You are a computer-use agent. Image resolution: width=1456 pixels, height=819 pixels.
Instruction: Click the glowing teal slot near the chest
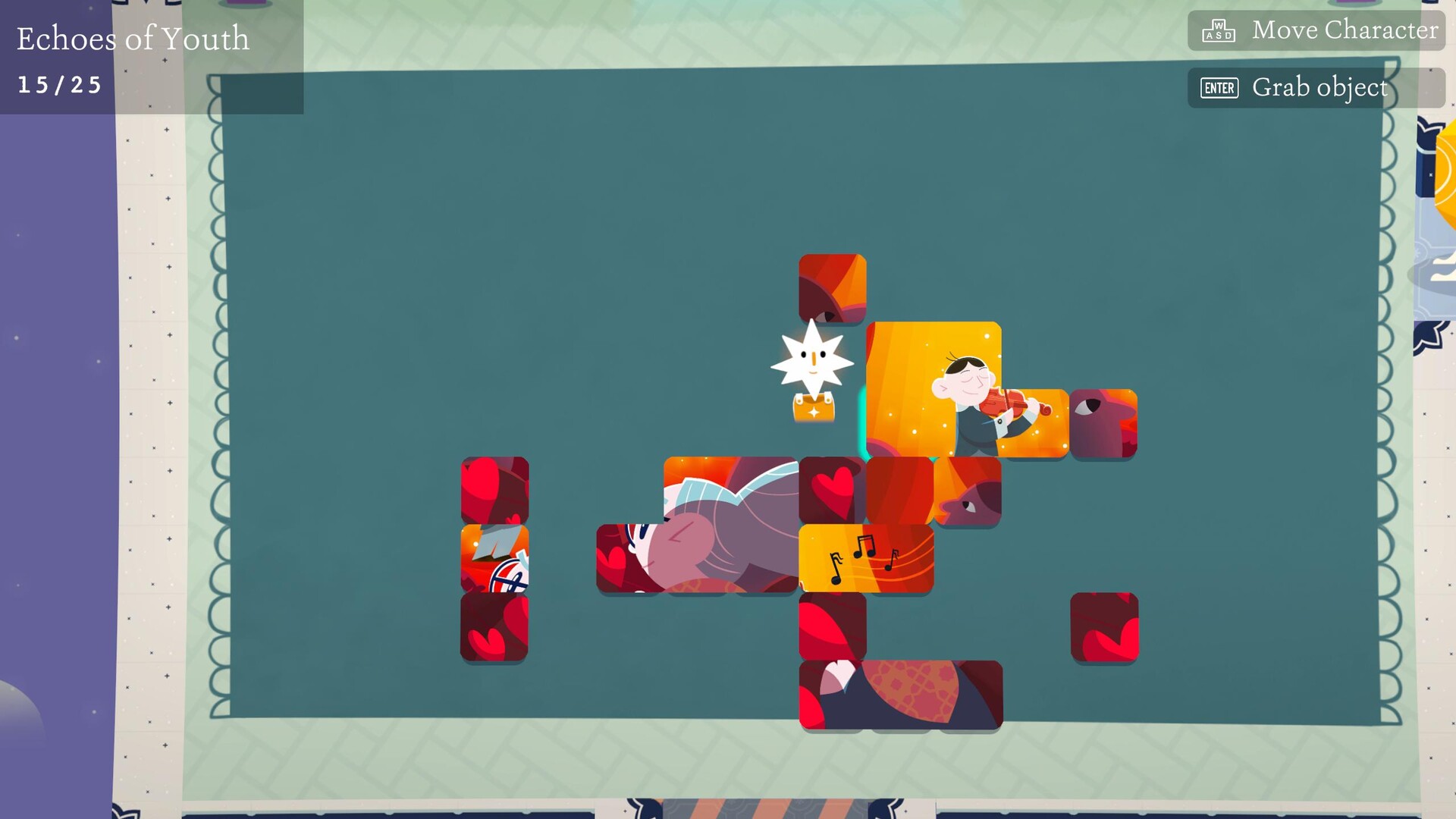(864, 421)
